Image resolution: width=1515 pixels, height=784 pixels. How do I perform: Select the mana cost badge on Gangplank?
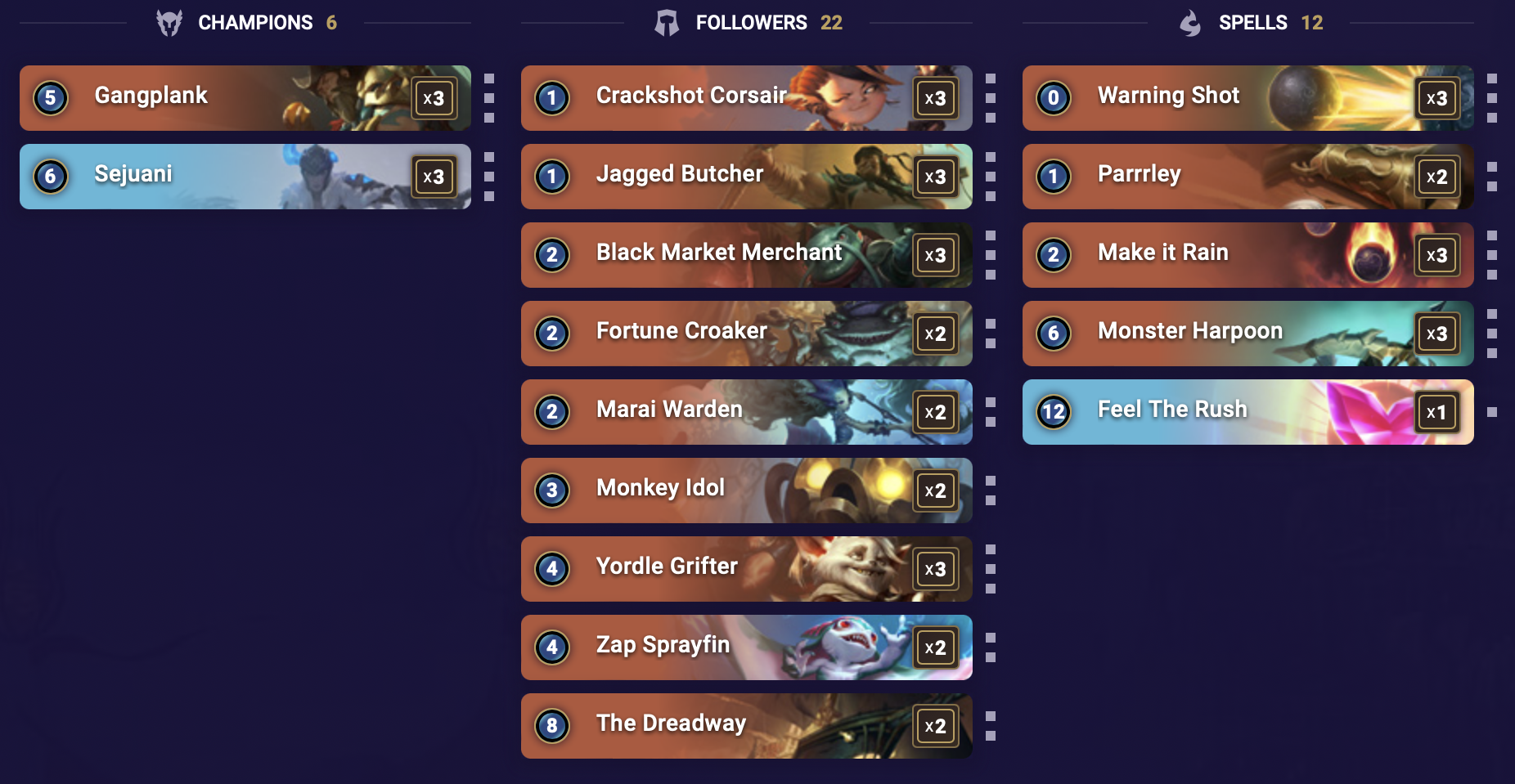(x=51, y=97)
